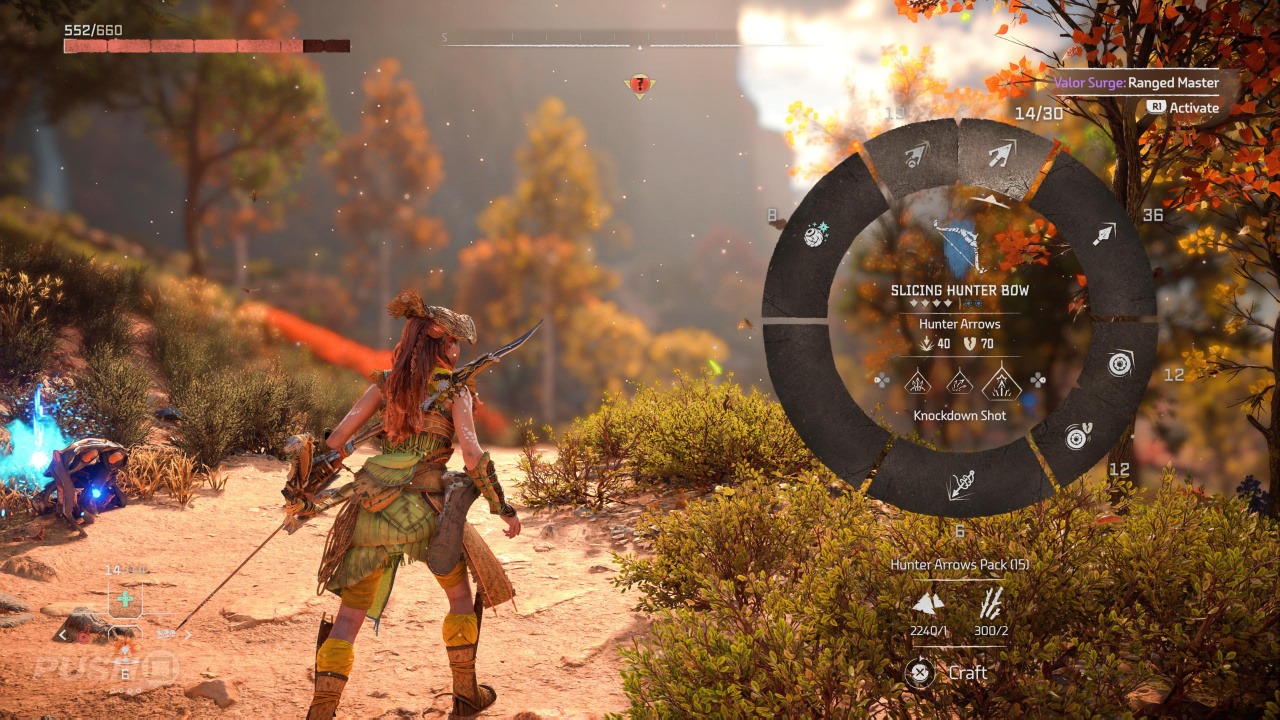The image size is (1280, 720).
Task: Pick the disc ammo slot with heart symbol
Action: (x=1079, y=435)
